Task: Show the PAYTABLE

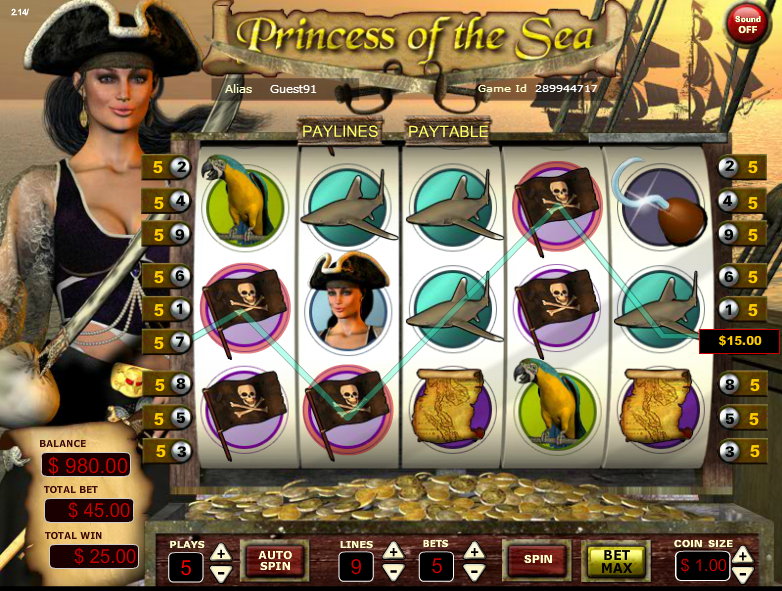Action: [x=447, y=131]
